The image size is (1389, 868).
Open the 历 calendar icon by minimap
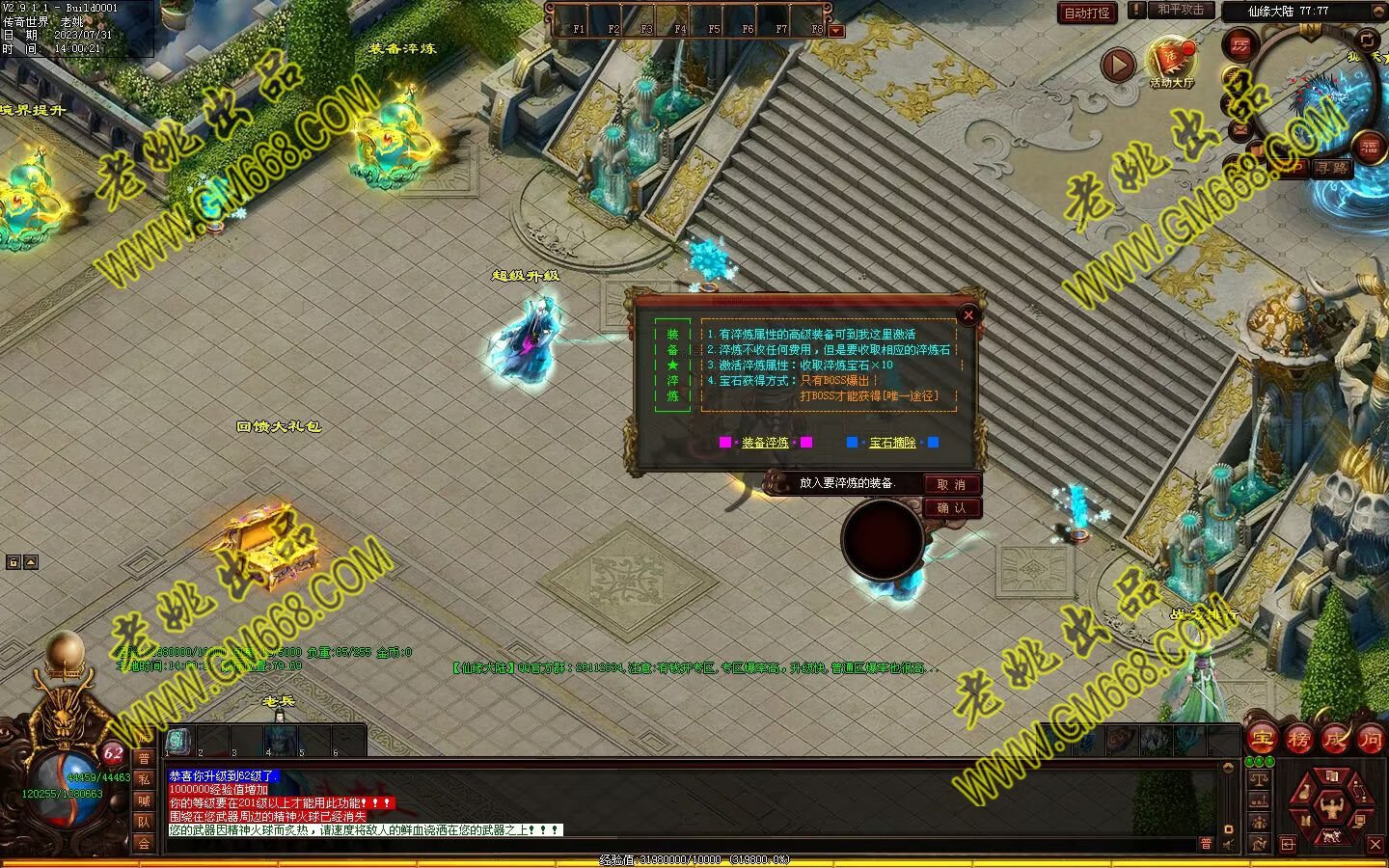tap(1239, 45)
